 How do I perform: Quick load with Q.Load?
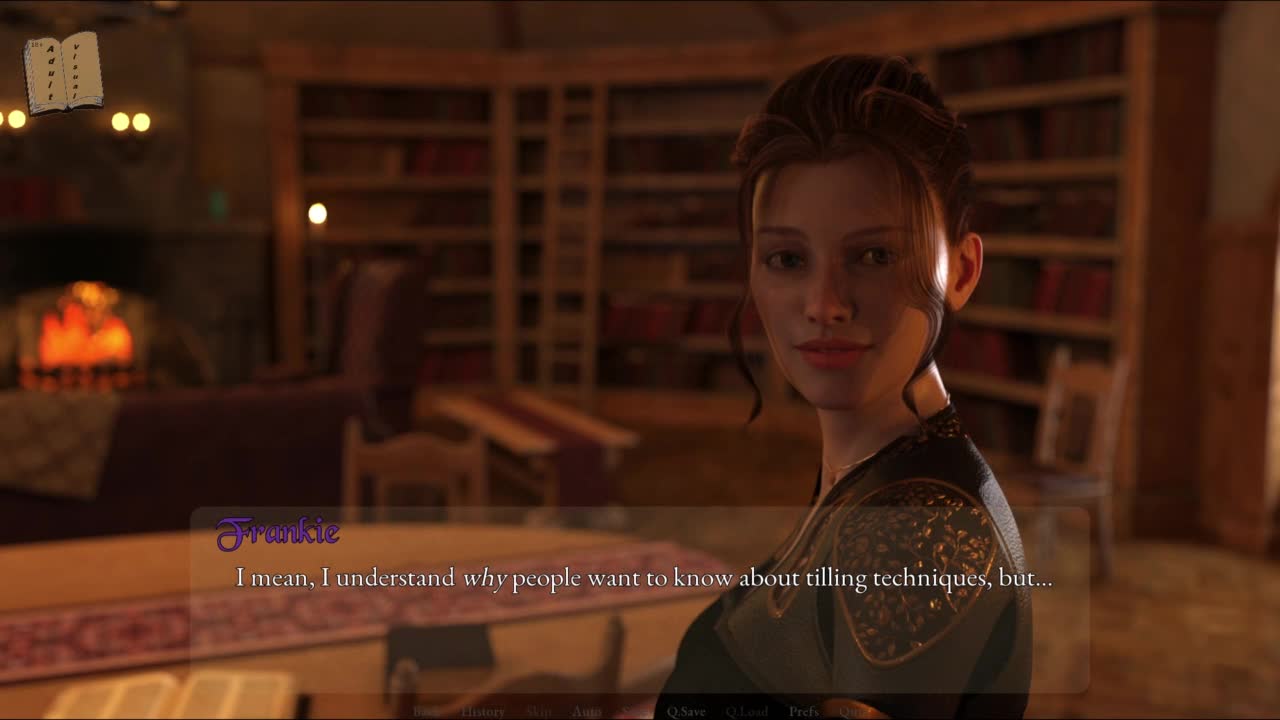pos(746,711)
